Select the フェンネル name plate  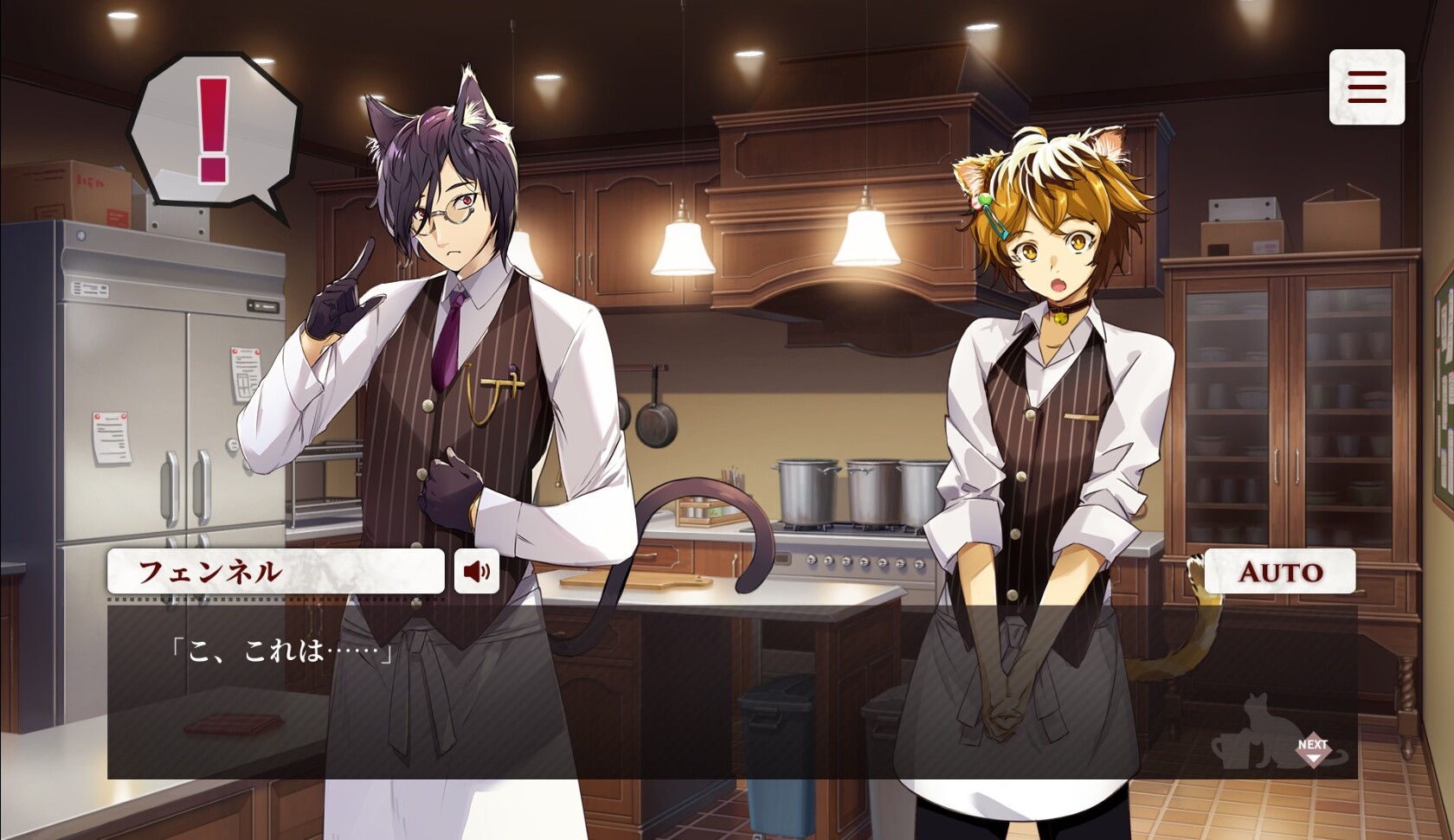275,571
